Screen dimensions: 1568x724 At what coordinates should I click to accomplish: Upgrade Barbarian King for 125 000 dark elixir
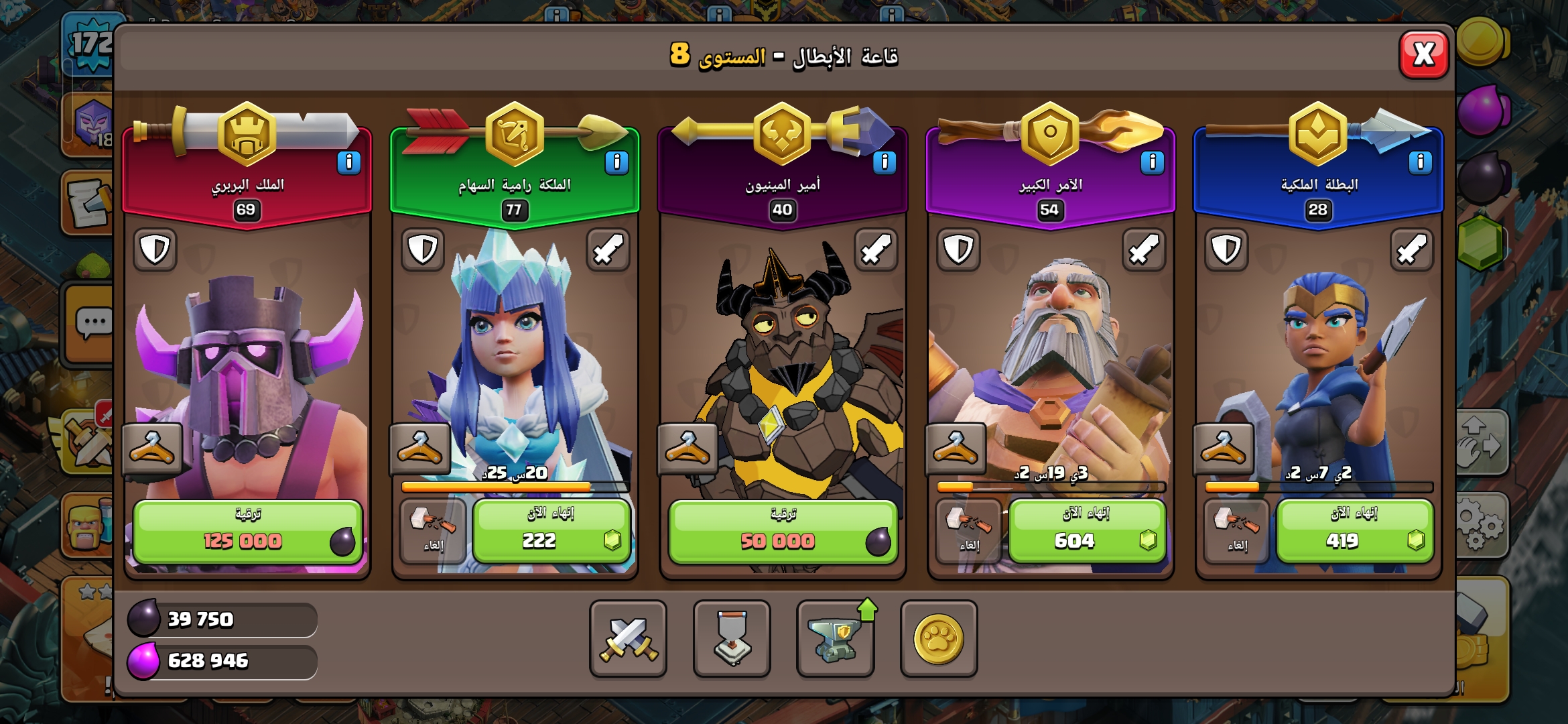(x=247, y=532)
